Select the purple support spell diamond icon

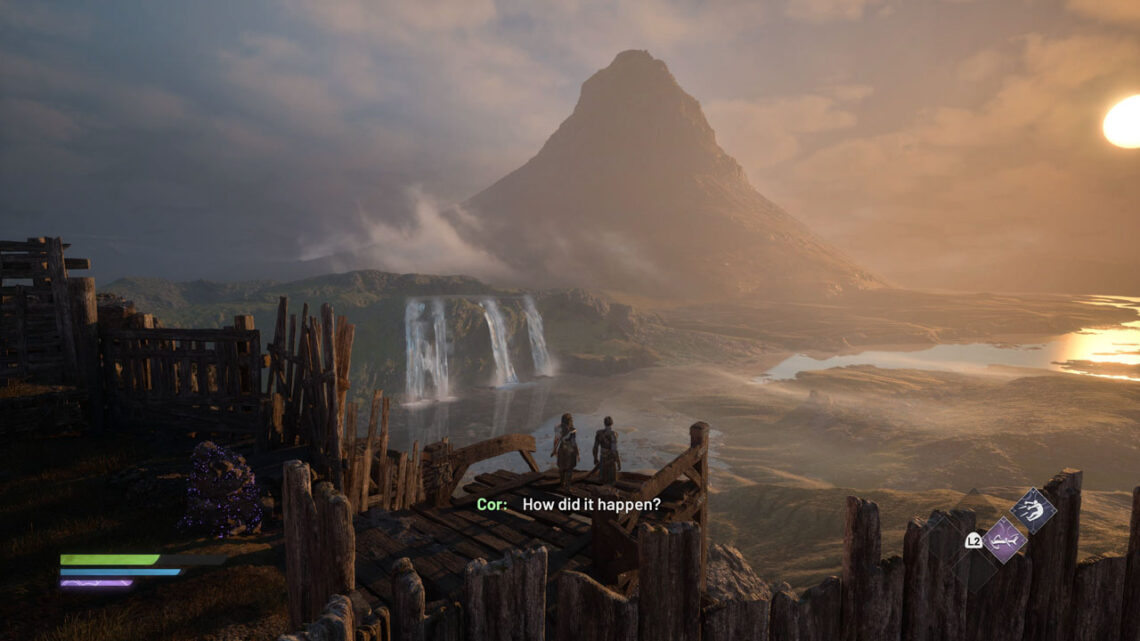(1003, 540)
